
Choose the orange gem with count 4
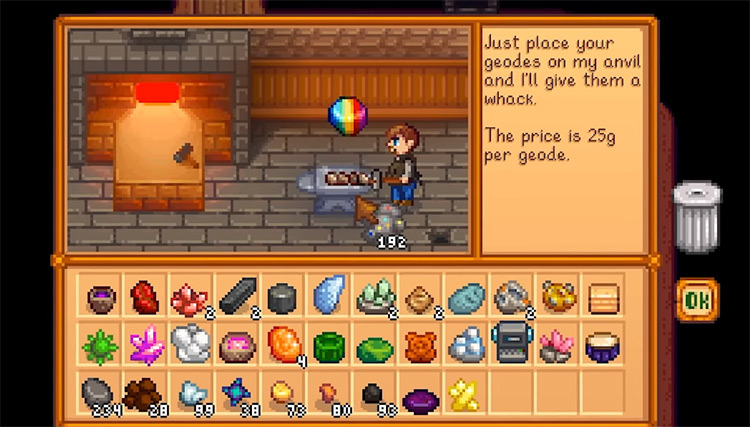tap(283, 344)
